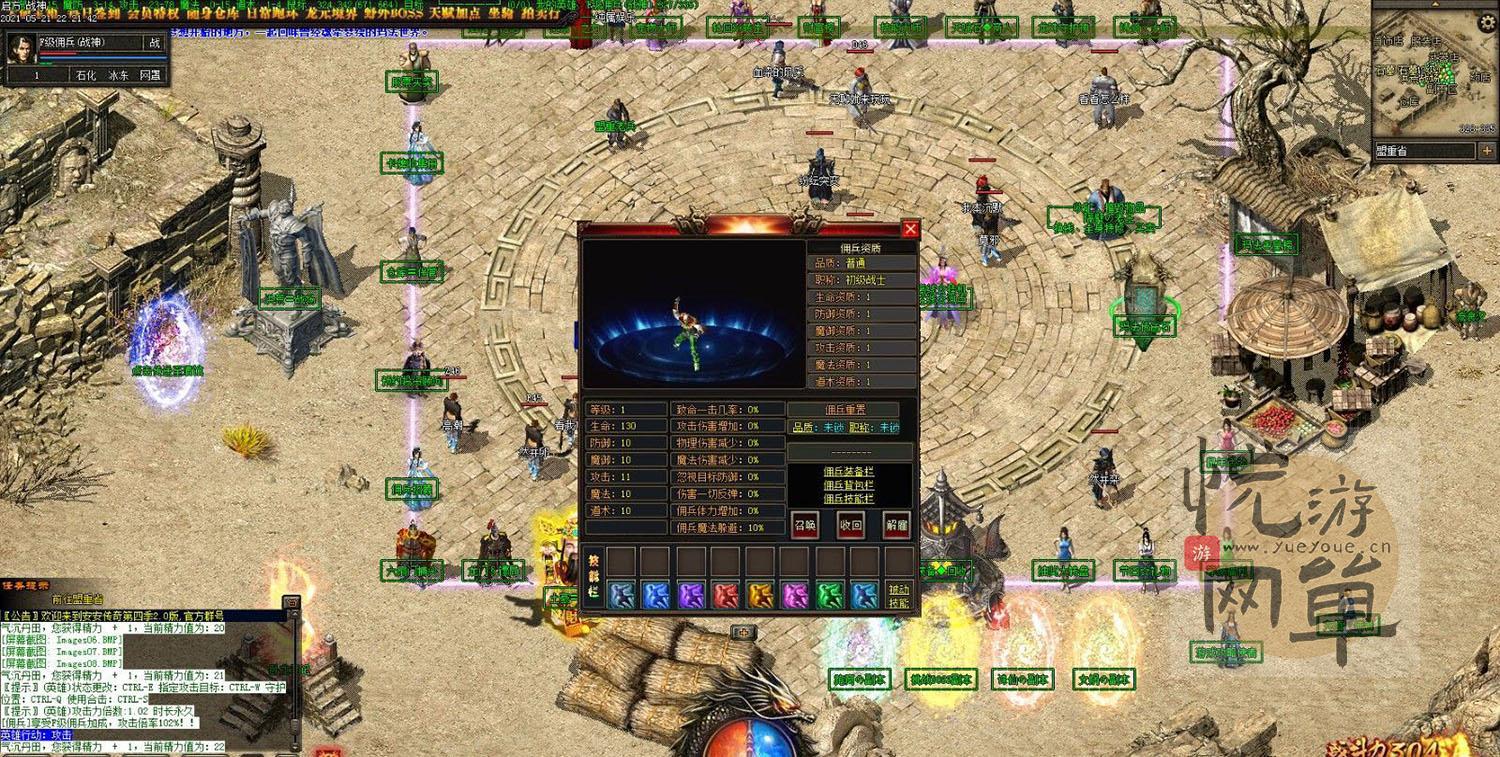Click the plus button beside 盟重省
Image resolution: width=1500 pixels, height=757 pixels.
pyautogui.click(x=1487, y=151)
